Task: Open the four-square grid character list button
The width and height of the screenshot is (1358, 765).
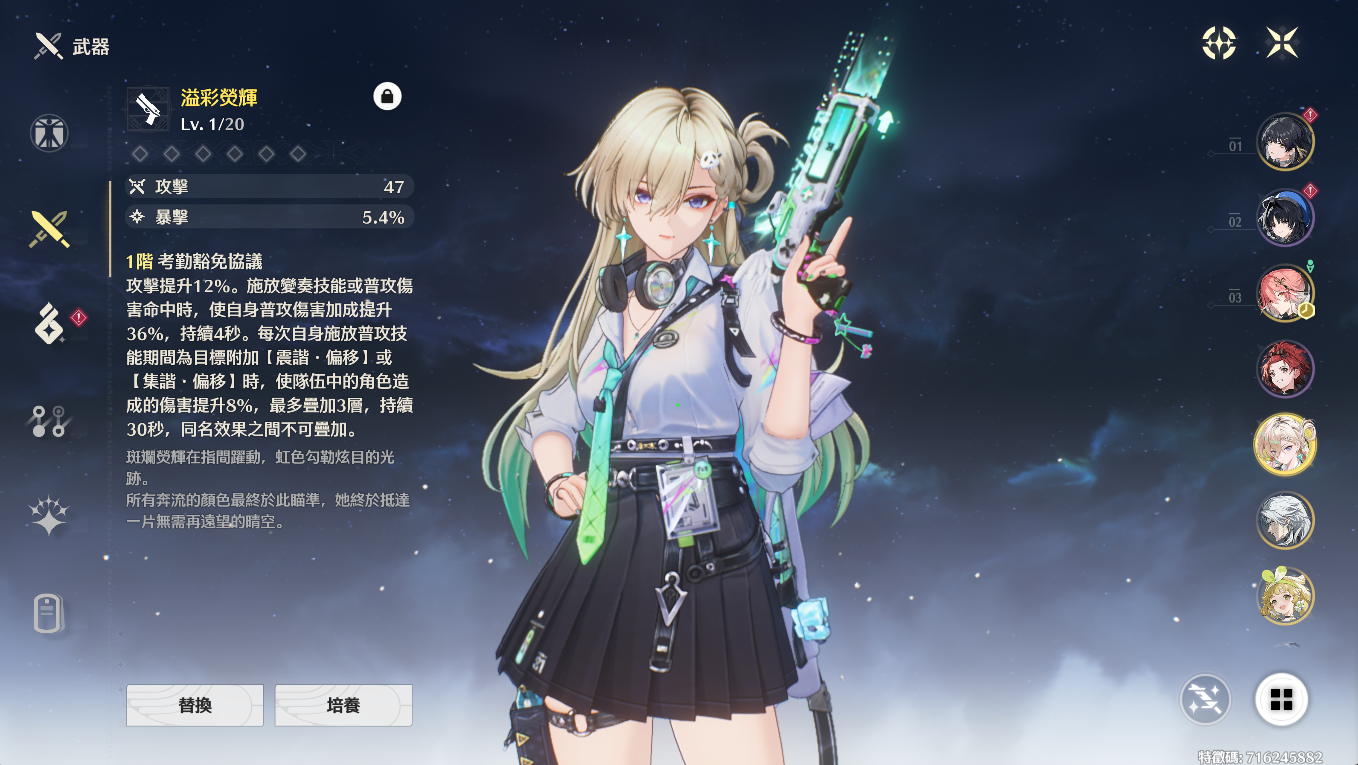Action: click(x=1281, y=699)
